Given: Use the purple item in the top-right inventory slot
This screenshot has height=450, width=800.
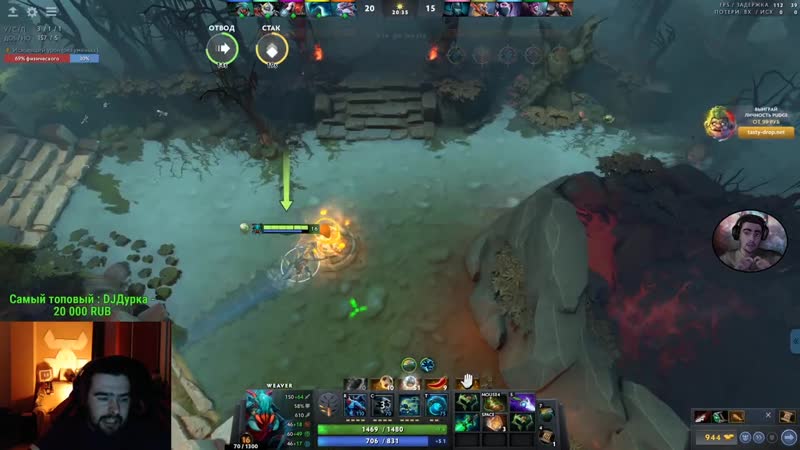Looking at the screenshot, I should click(x=521, y=401).
